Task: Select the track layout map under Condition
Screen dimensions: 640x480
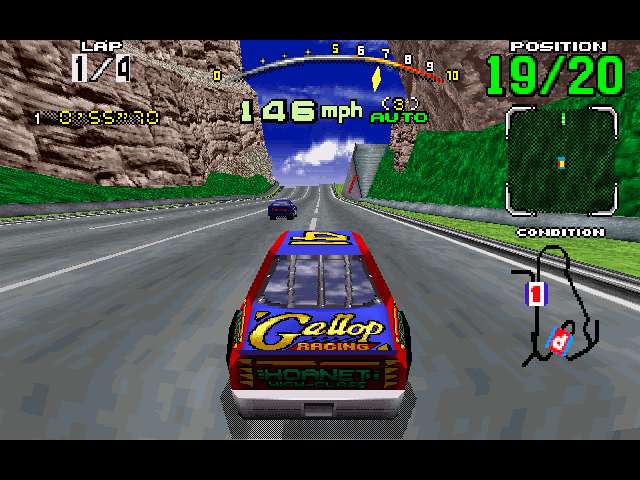Action: click(x=554, y=304)
